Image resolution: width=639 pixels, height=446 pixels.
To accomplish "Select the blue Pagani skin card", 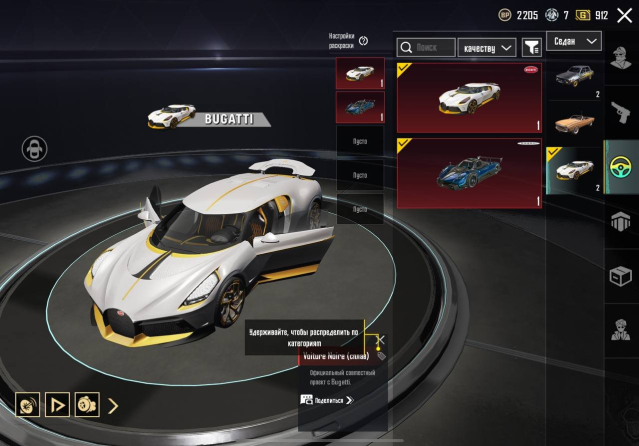I will 469,173.
